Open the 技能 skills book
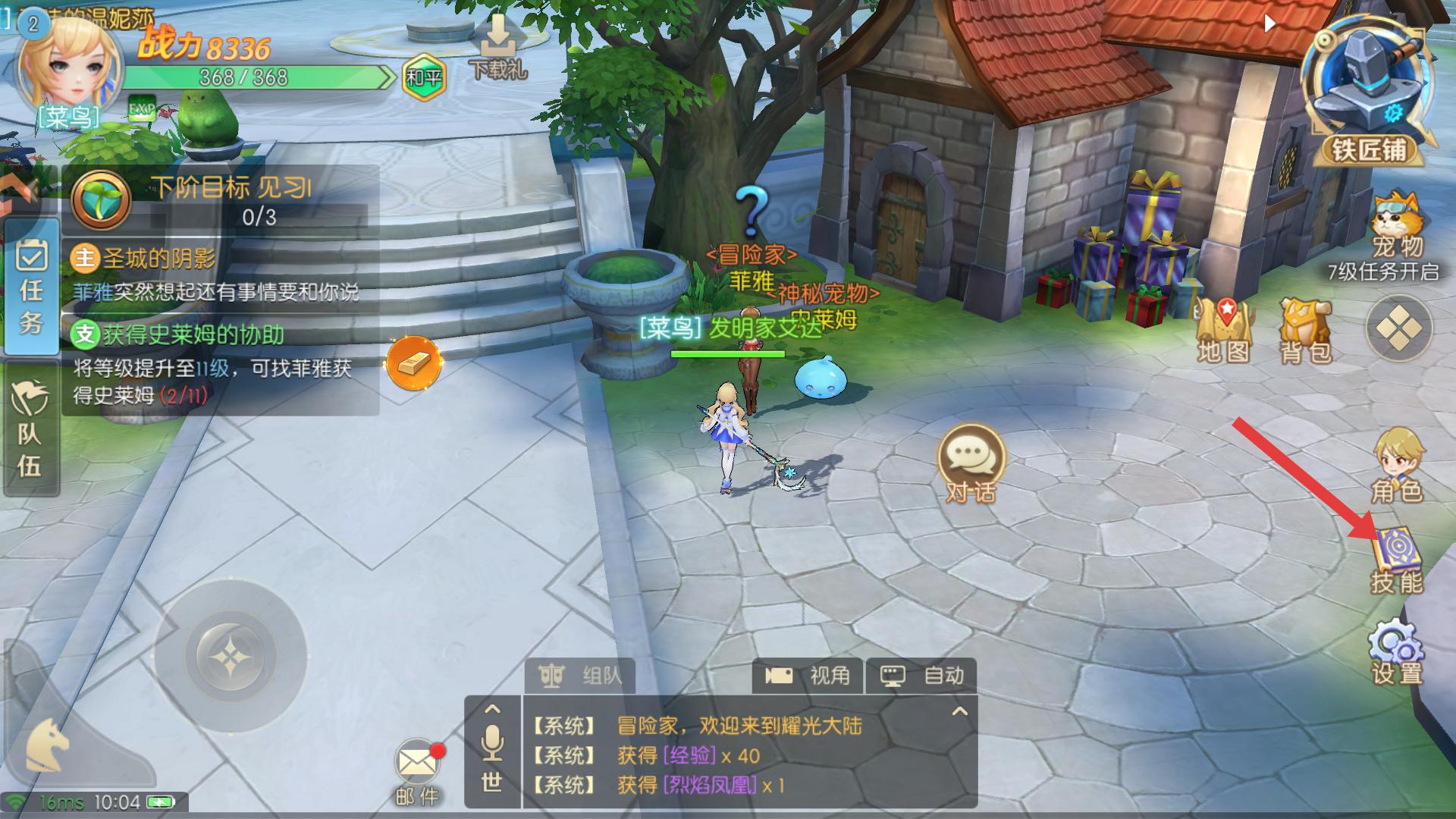 pos(1397,560)
